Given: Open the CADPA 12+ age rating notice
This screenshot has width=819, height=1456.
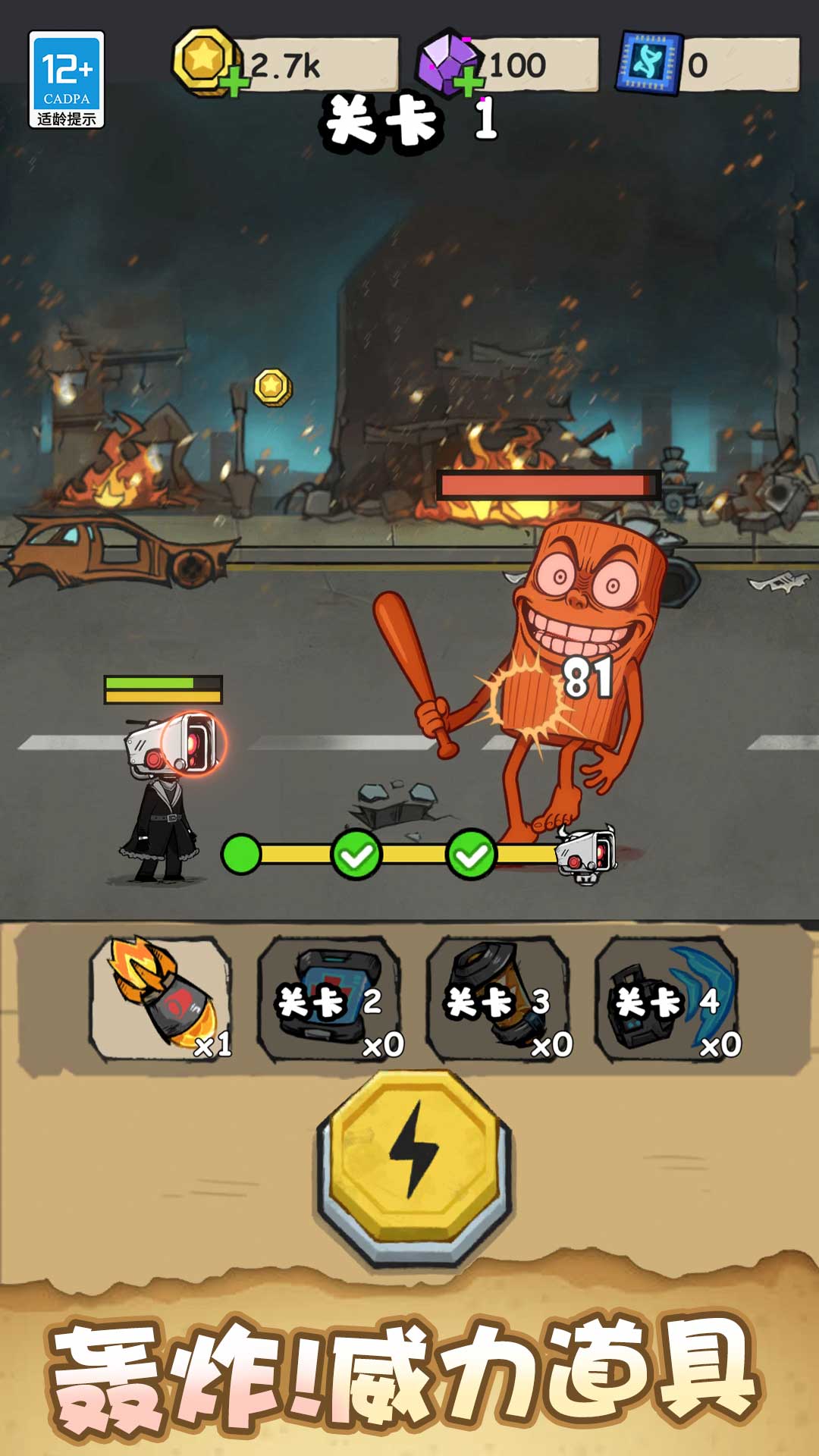Looking at the screenshot, I should click(67, 80).
